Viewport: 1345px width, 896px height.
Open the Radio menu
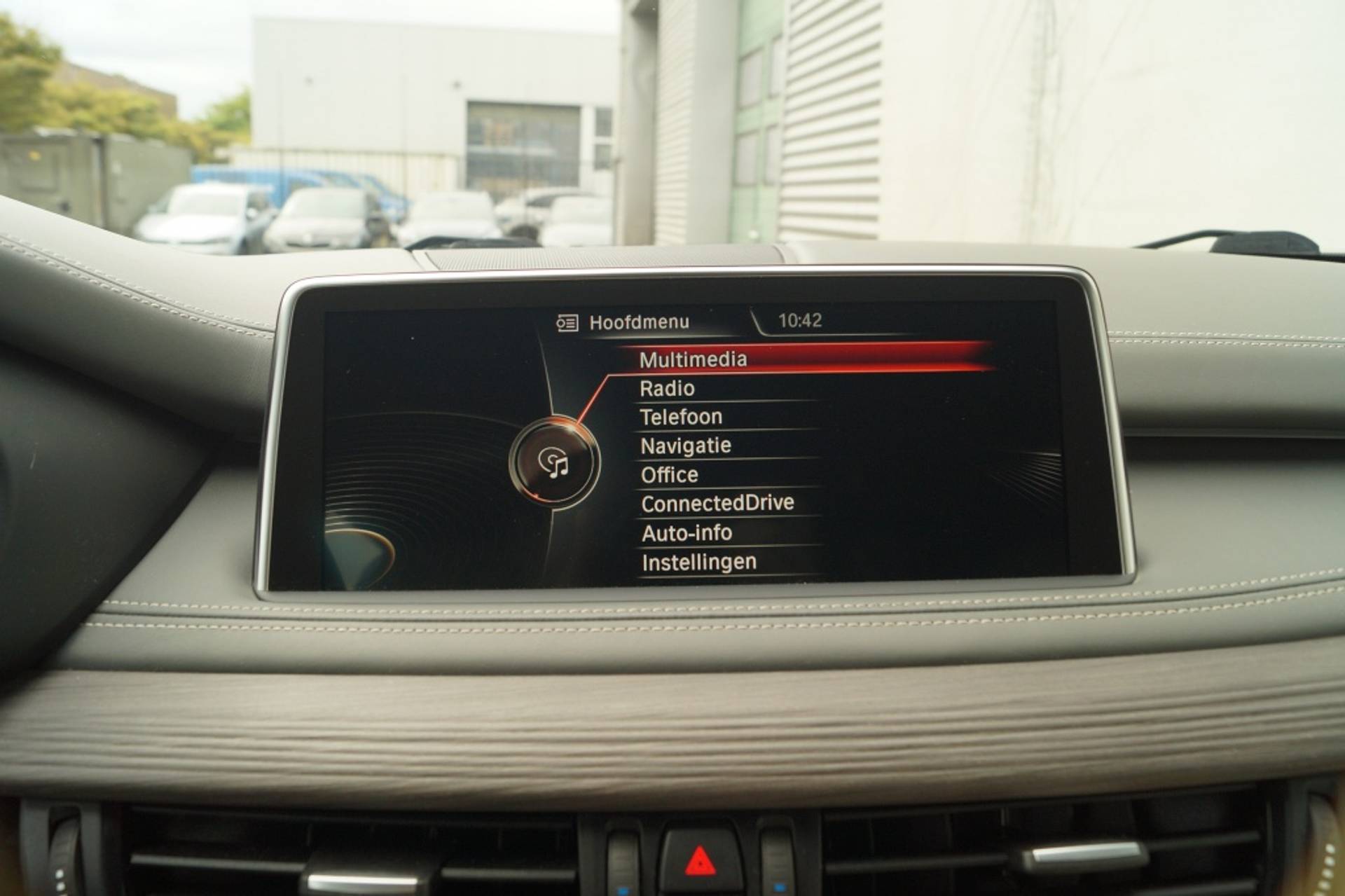point(667,389)
